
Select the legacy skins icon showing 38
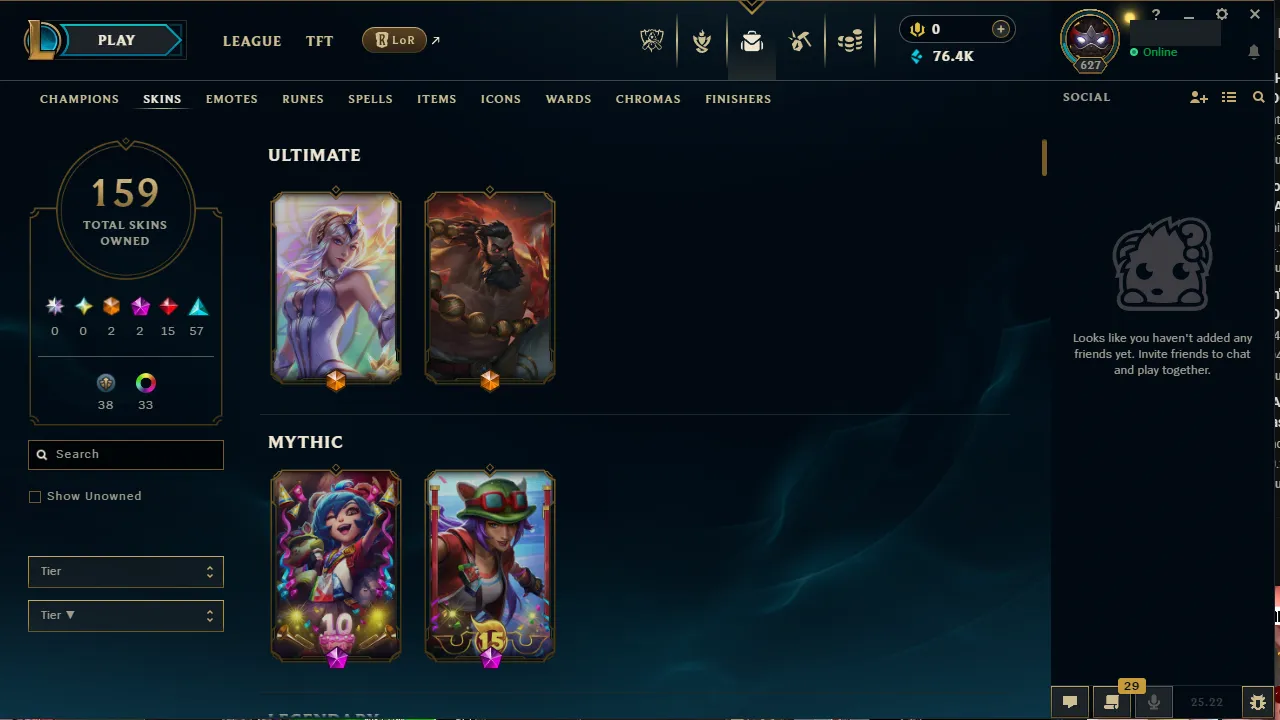(106, 383)
